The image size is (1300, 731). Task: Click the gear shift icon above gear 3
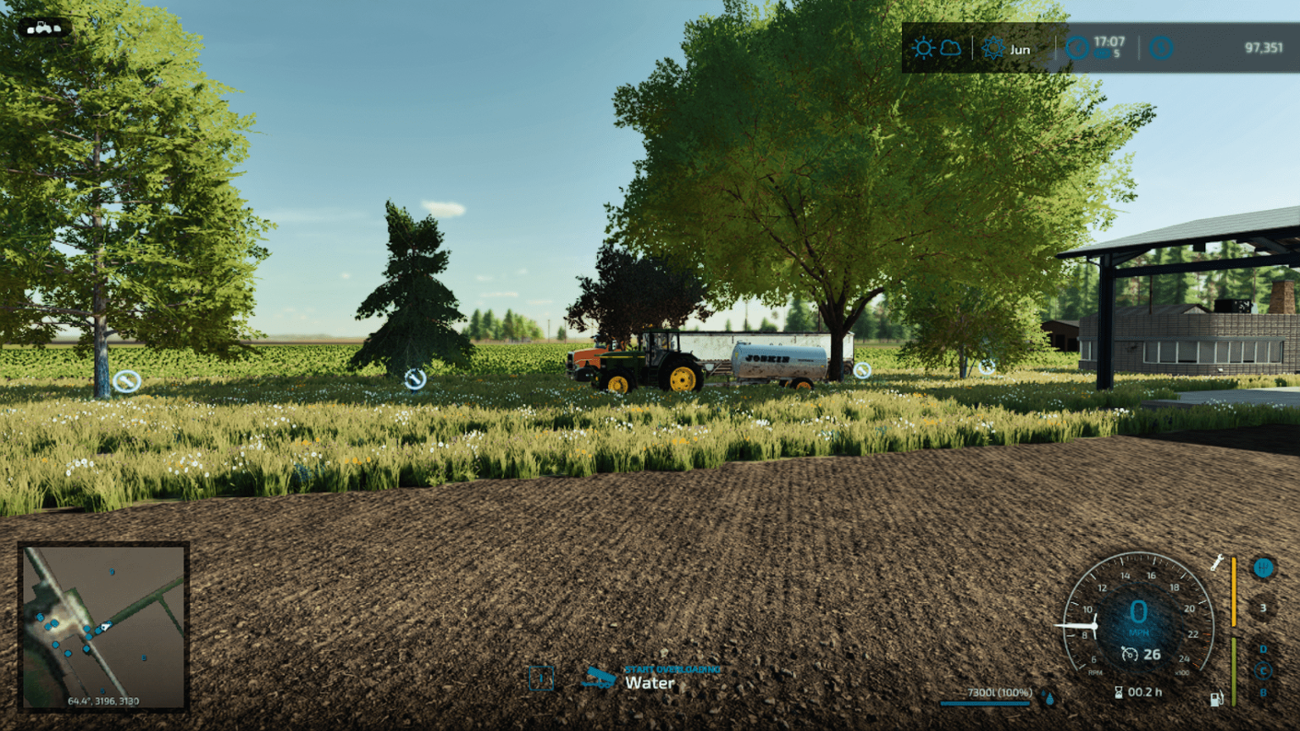(1263, 566)
